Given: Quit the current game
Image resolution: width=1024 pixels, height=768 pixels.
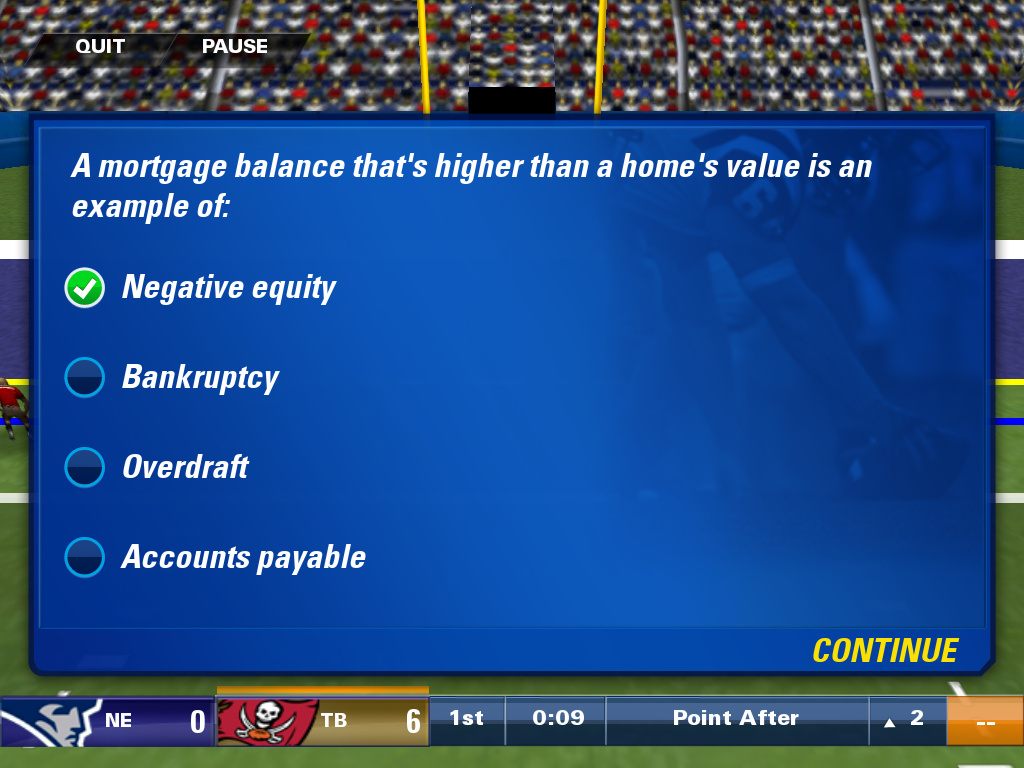Looking at the screenshot, I should [x=100, y=46].
